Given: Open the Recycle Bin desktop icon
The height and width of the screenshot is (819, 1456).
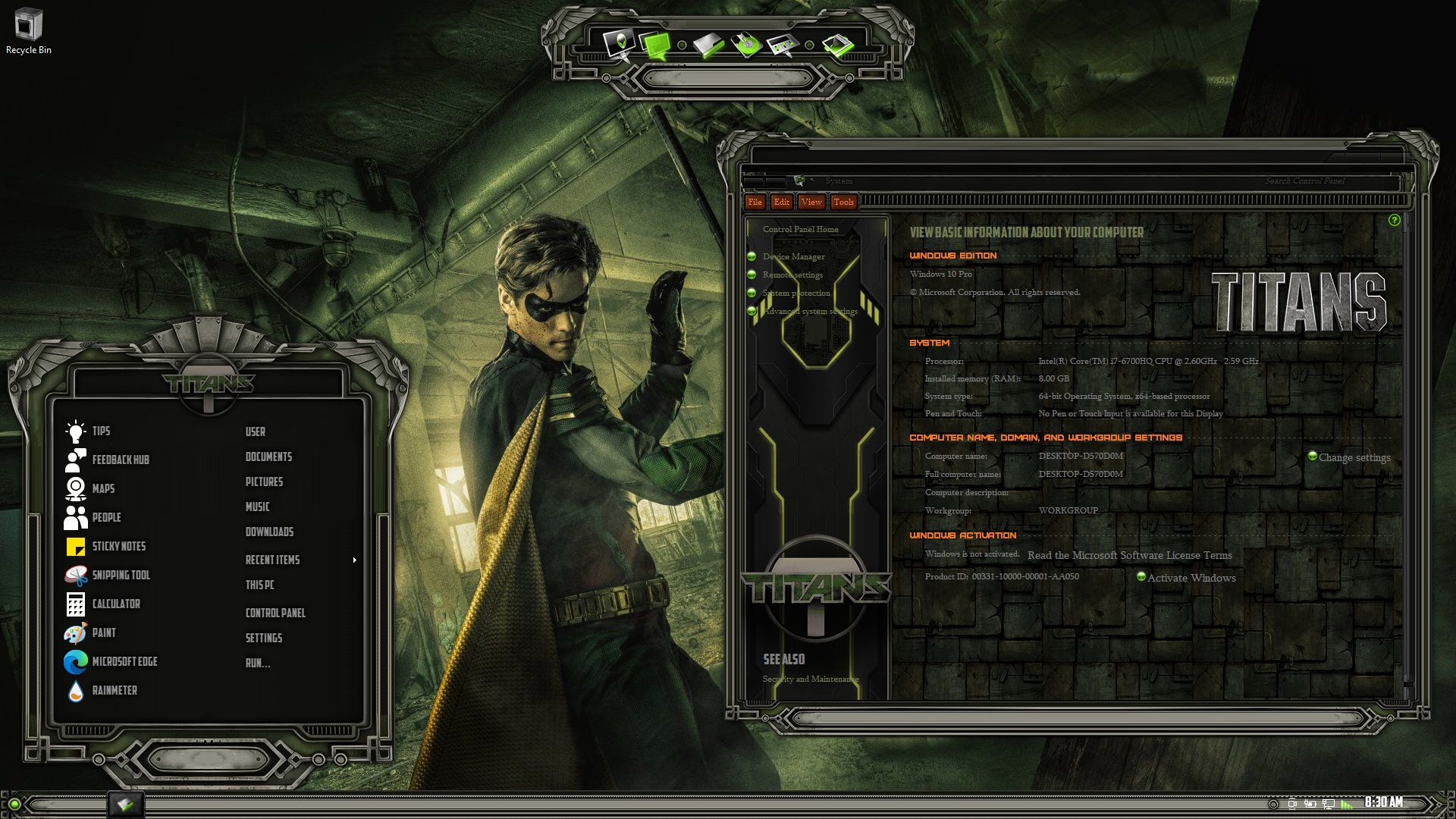Looking at the screenshot, I should tap(28, 31).
